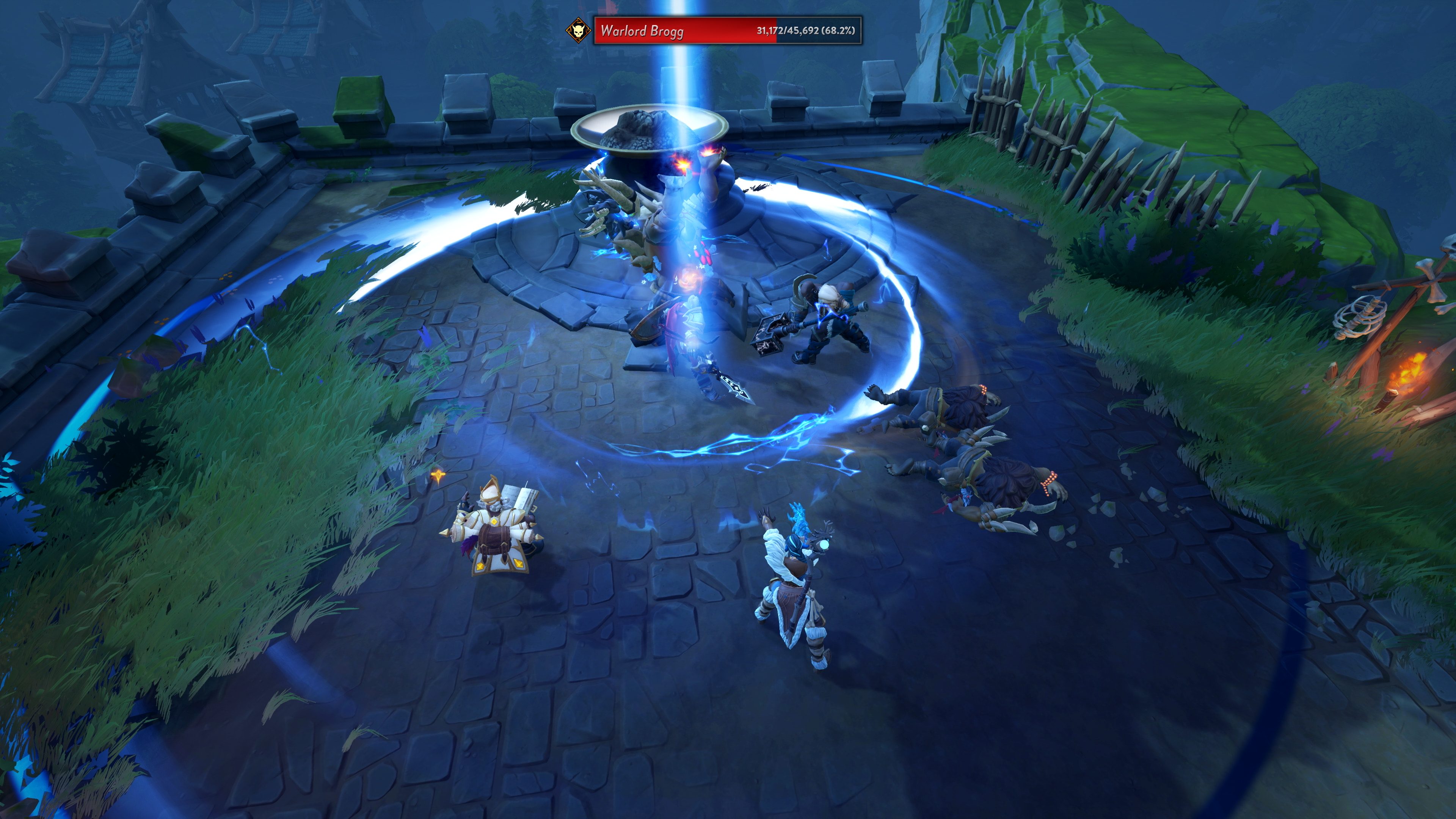Select the Warlord Brogg boss frame
Image resolution: width=1456 pixels, height=819 pixels.
[728, 30]
